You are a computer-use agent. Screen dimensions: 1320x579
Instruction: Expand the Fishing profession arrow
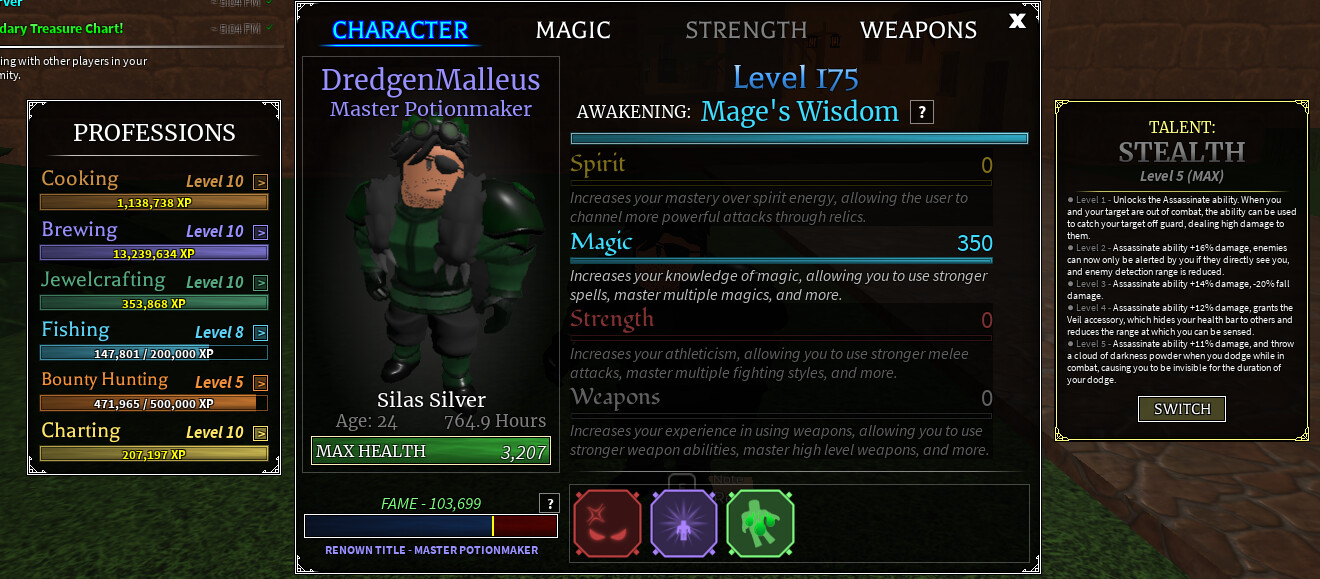tap(260, 333)
